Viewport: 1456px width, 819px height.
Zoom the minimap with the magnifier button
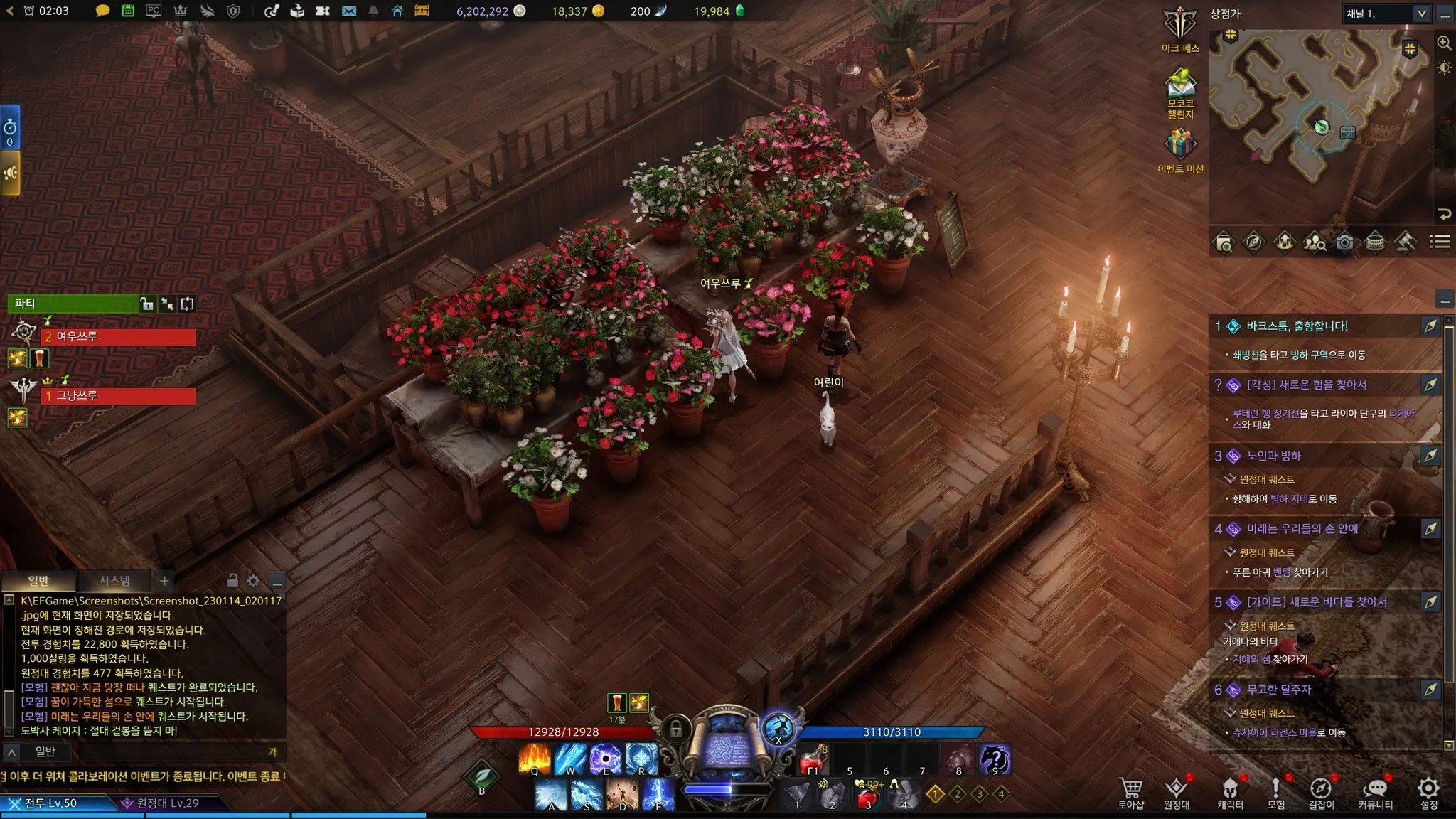(1444, 43)
